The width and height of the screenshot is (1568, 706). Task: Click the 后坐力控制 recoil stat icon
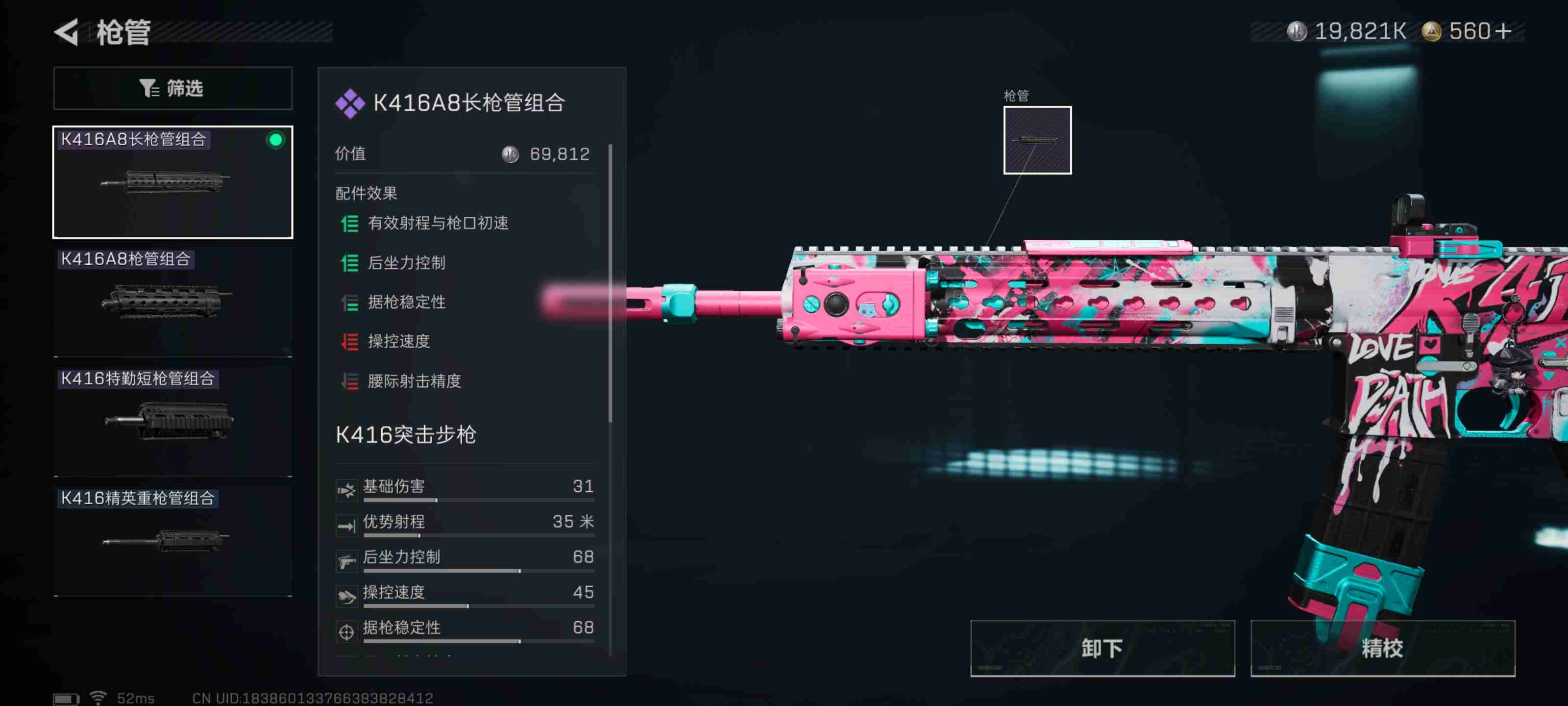pyautogui.click(x=347, y=557)
